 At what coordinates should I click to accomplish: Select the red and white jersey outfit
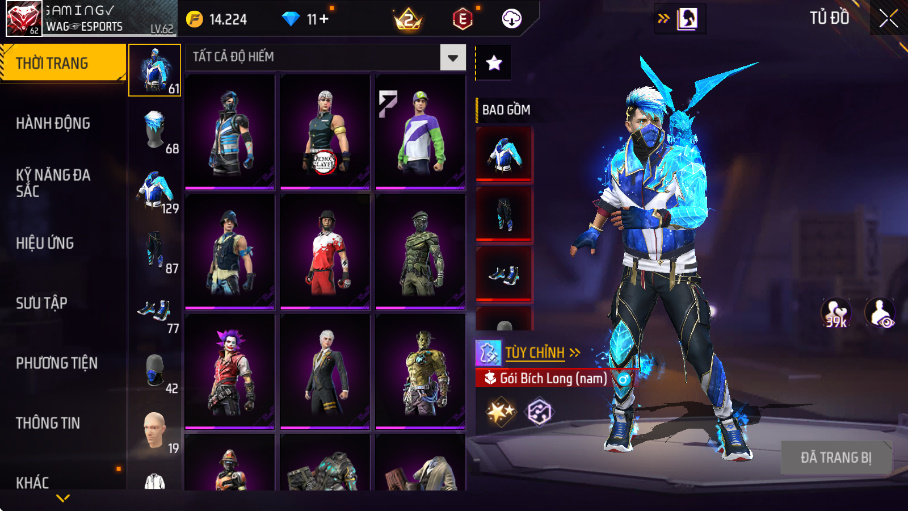[324, 248]
